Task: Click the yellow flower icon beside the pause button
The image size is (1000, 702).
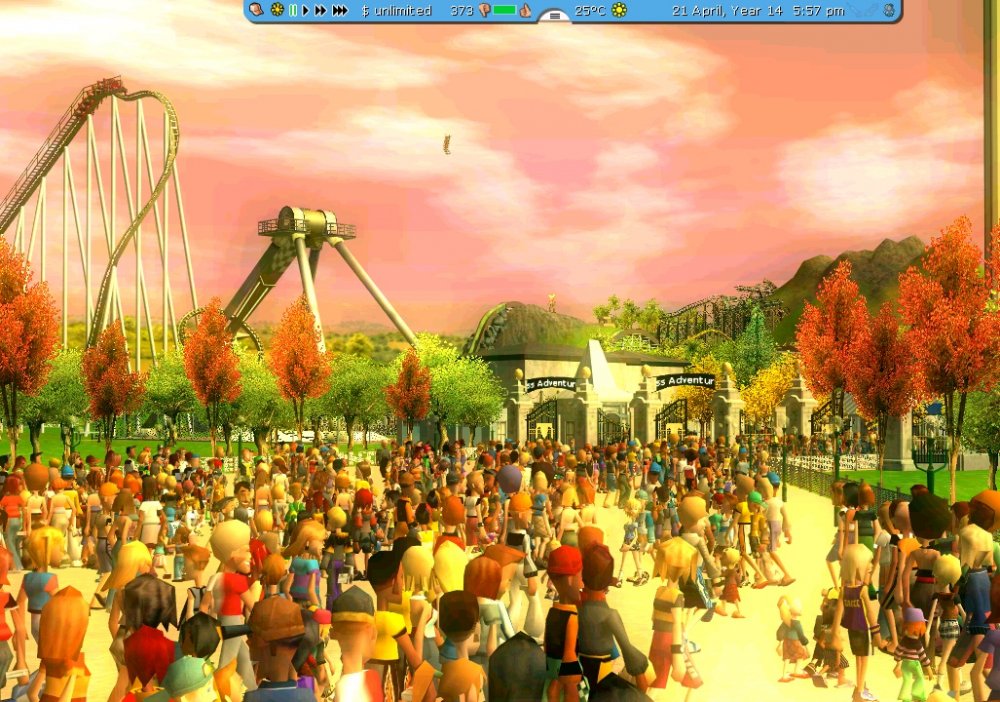Action: (x=277, y=10)
